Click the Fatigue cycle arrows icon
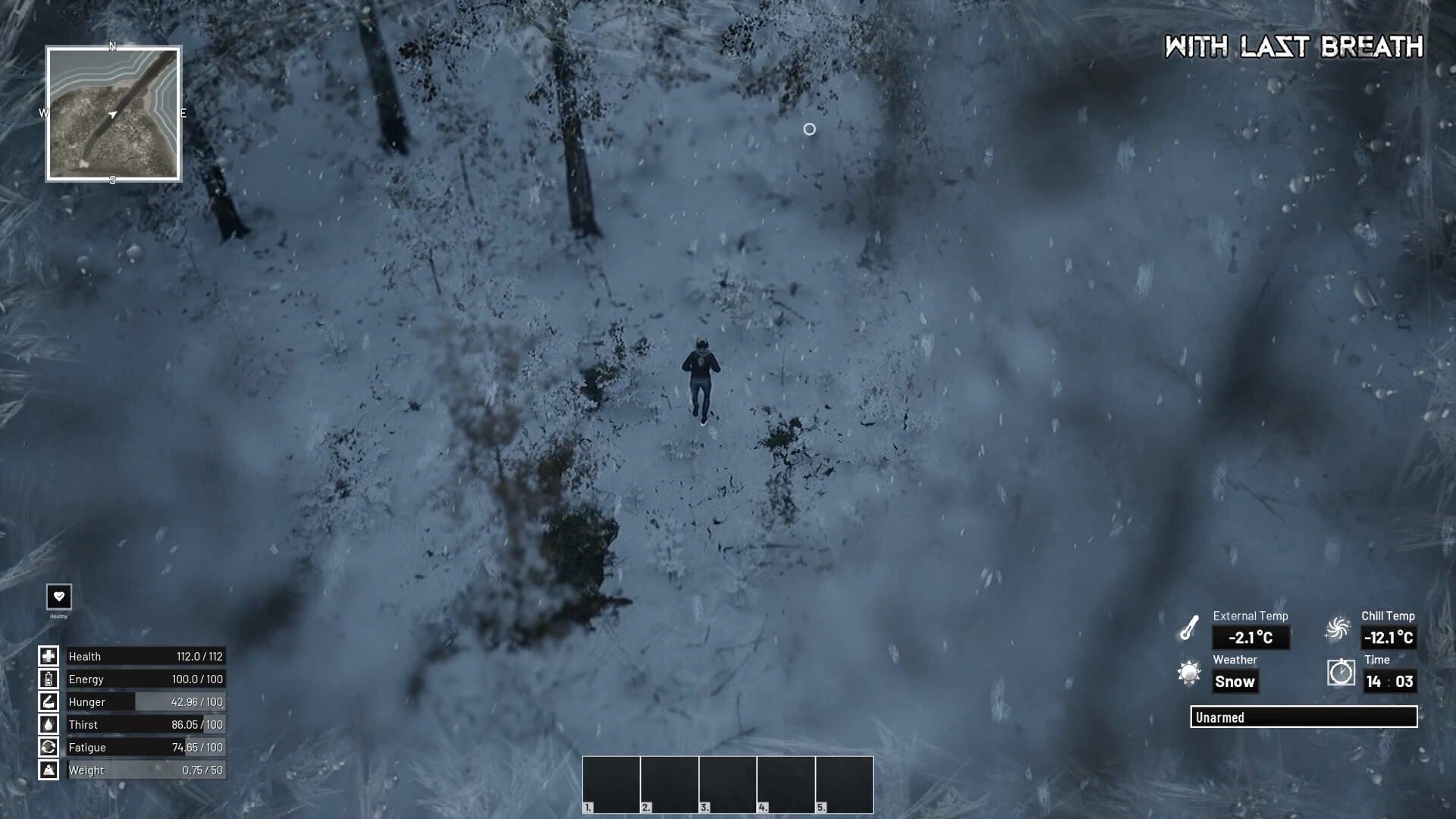Screen dimensions: 1456x819 coord(49,747)
